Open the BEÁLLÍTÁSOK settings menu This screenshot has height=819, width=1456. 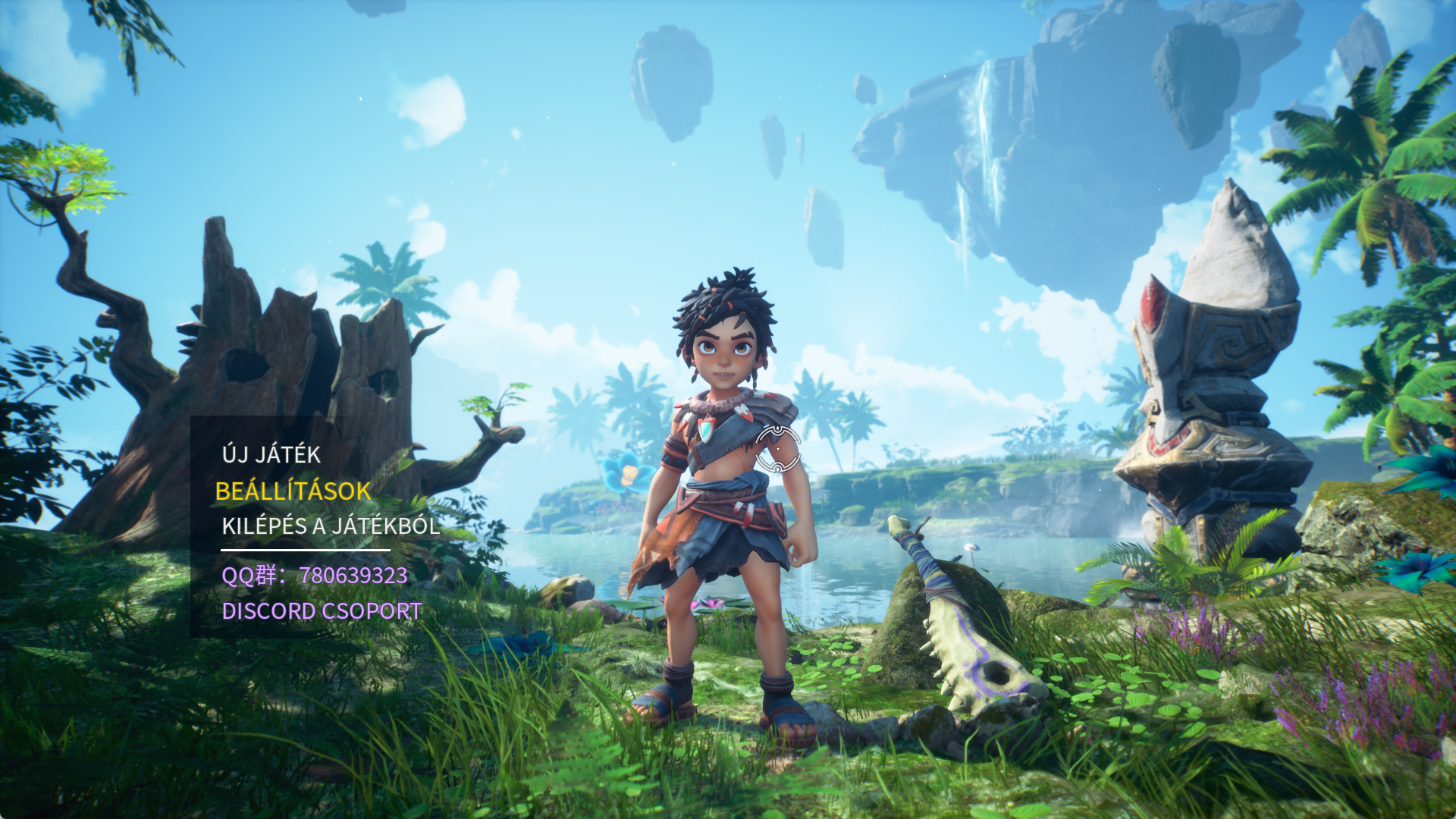(293, 491)
